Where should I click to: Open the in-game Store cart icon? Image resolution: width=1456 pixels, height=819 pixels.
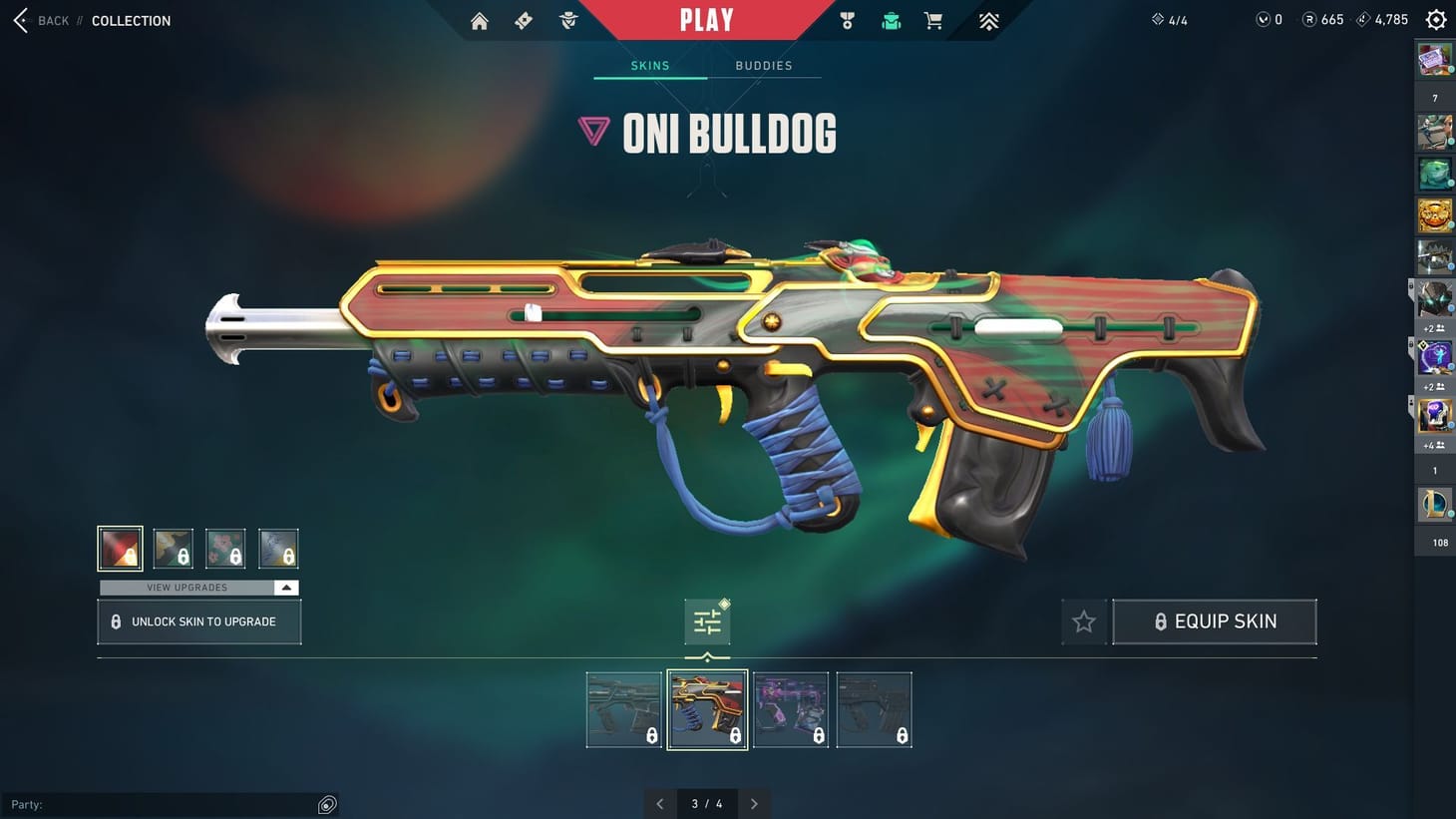(x=932, y=20)
